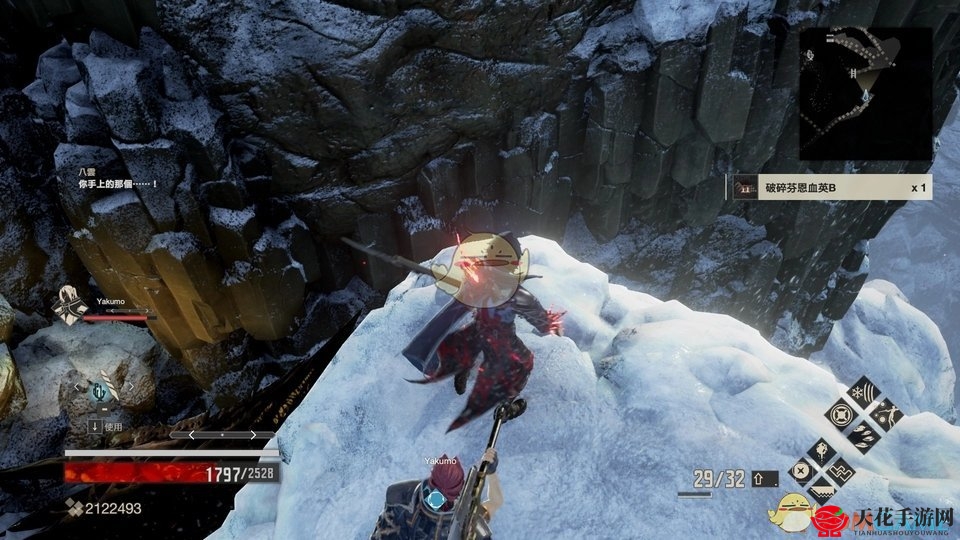This screenshot has height=540, width=960.
Task: Select the 破碎芬恩血英B item pickup notice
Action: coord(832,187)
